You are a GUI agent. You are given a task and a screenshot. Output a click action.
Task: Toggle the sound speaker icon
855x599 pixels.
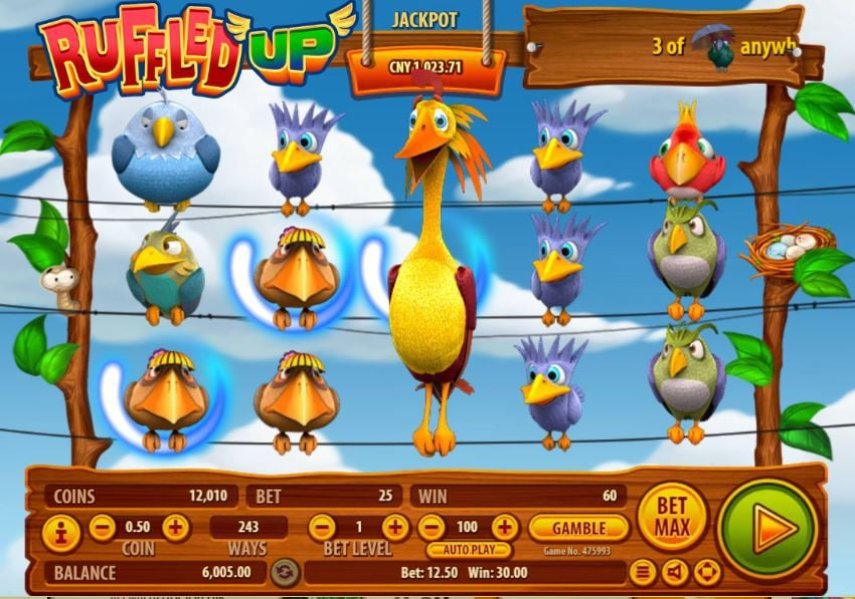click(676, 573)
